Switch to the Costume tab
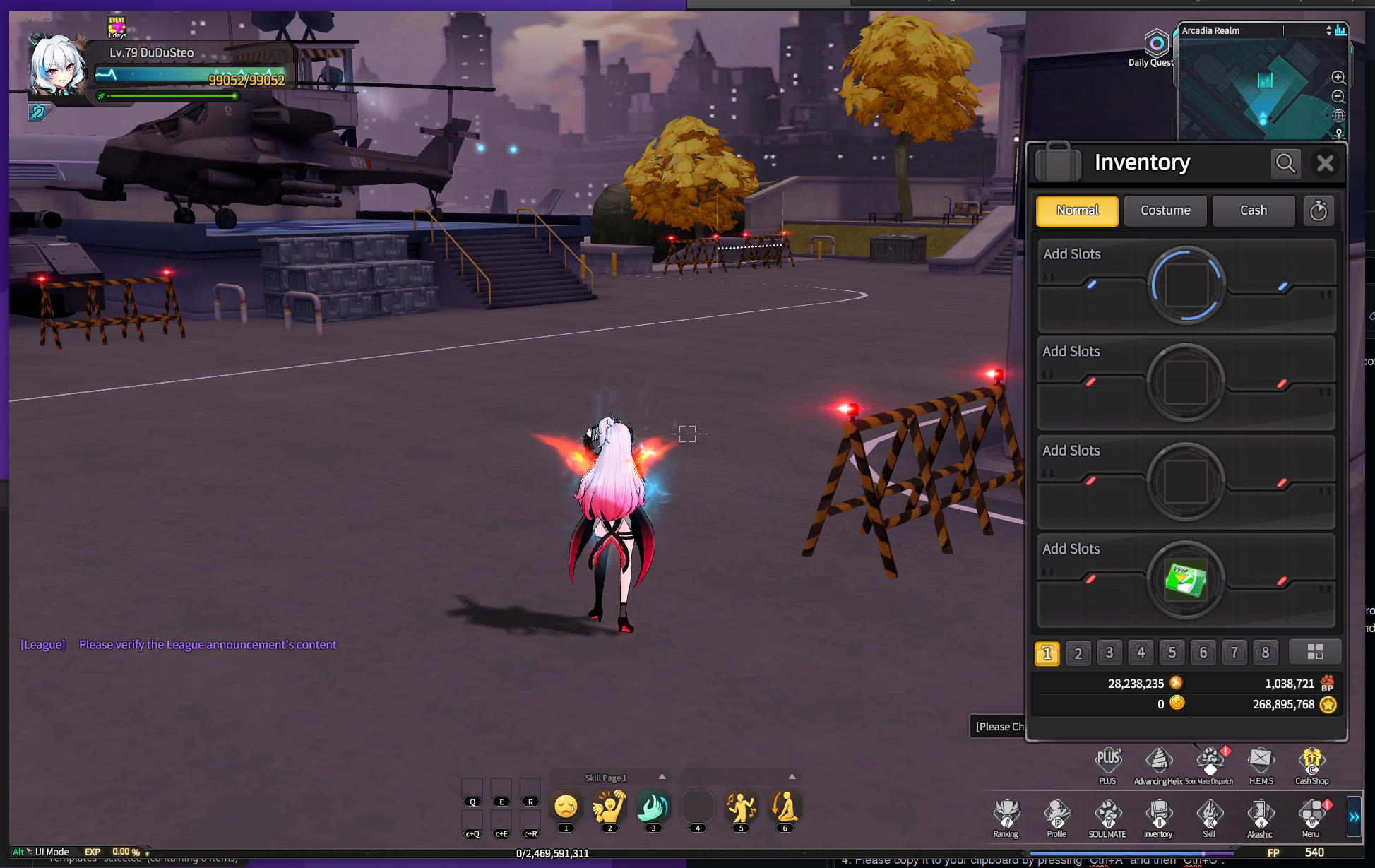 point(1165,210)
